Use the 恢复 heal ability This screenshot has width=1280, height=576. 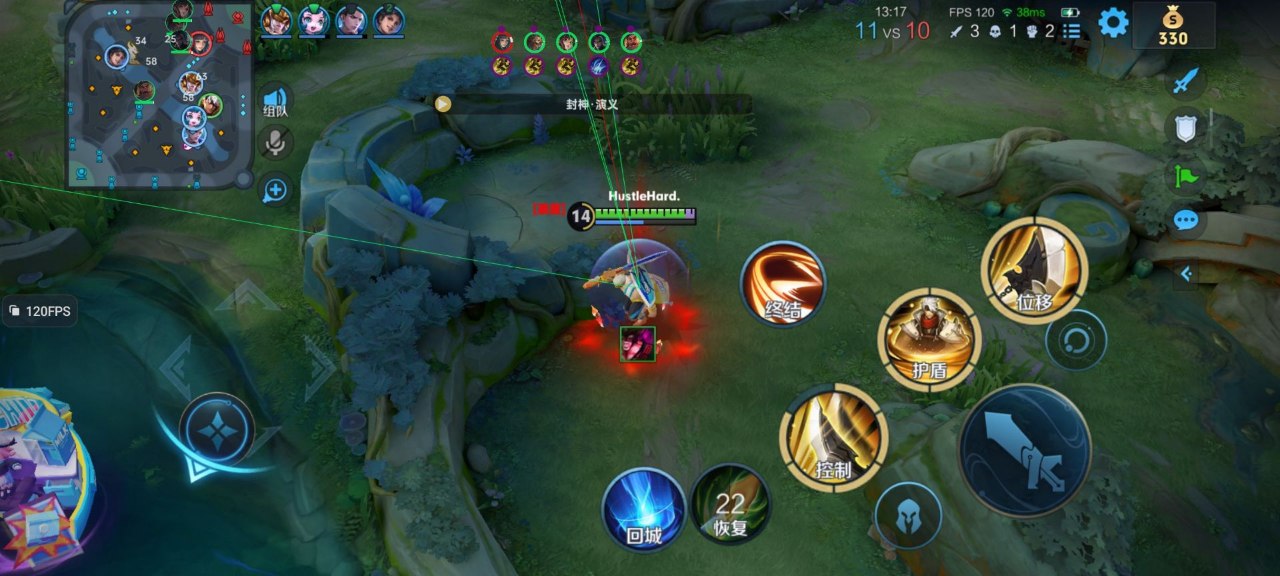731,505
